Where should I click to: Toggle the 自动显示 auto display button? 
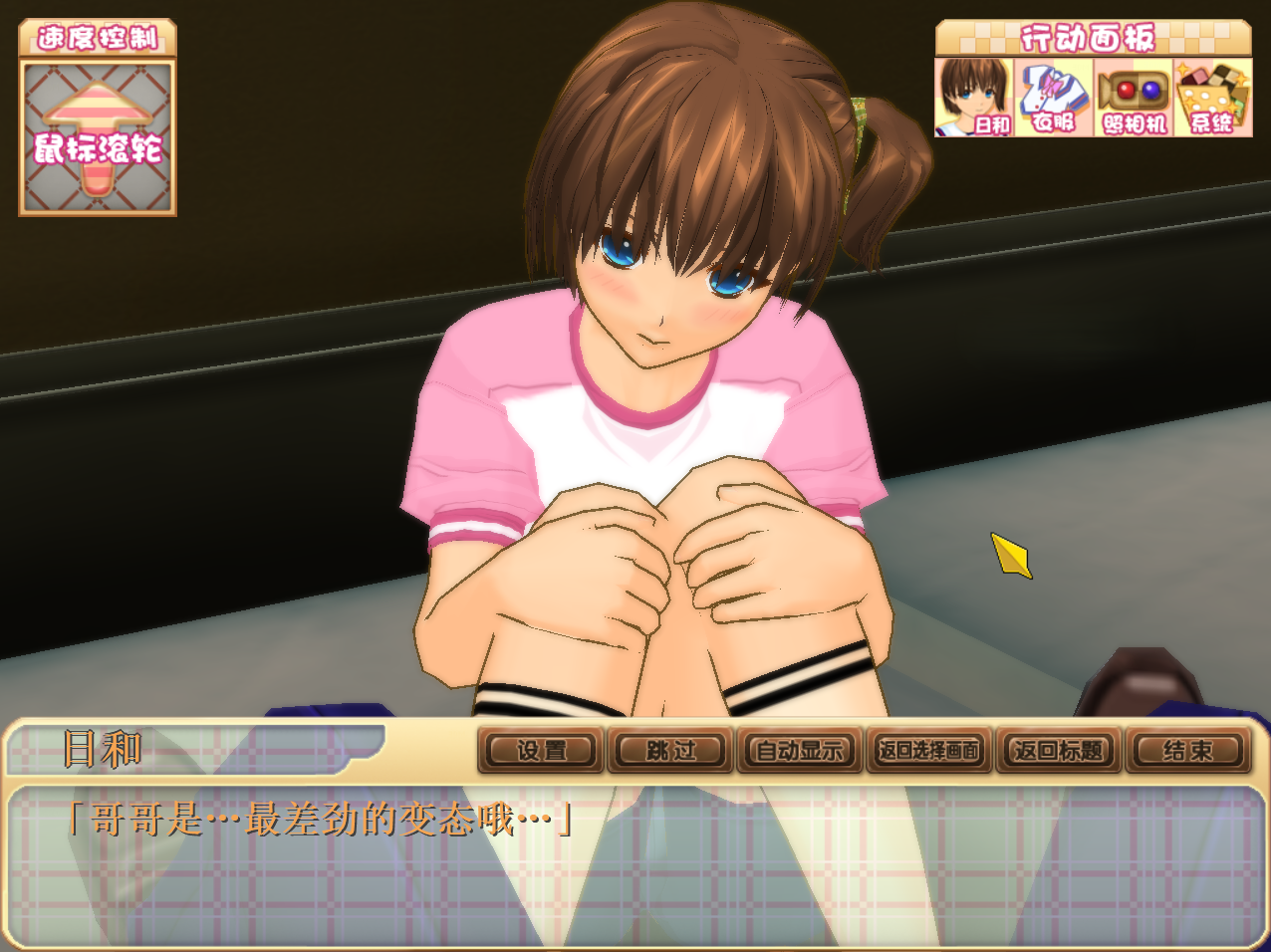(799, 750)
